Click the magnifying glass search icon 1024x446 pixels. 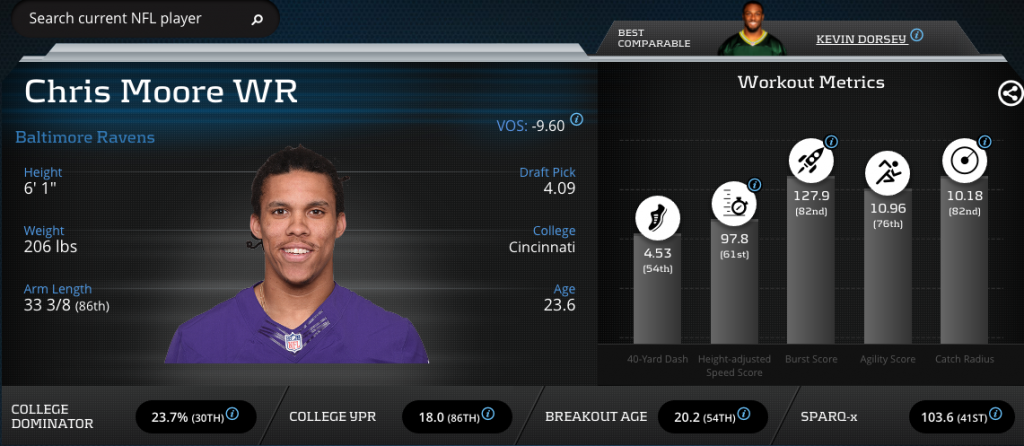257,19
